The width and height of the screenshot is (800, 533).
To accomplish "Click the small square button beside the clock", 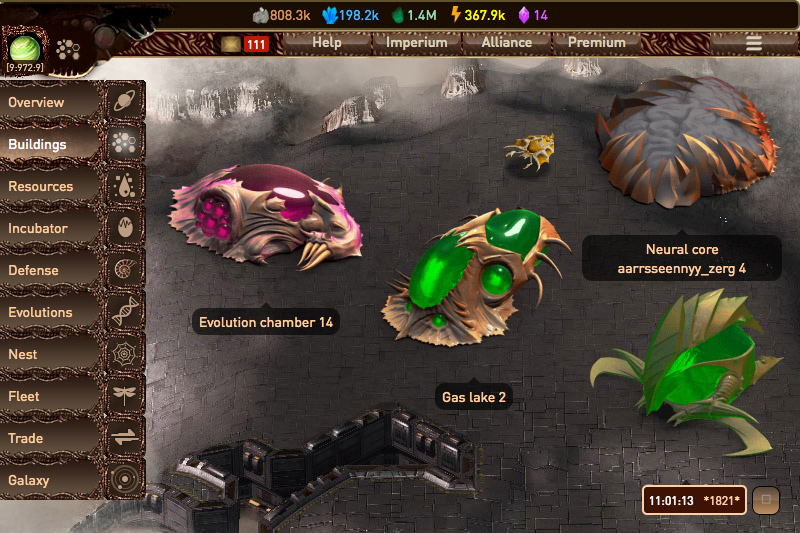I will click(766, 500).
